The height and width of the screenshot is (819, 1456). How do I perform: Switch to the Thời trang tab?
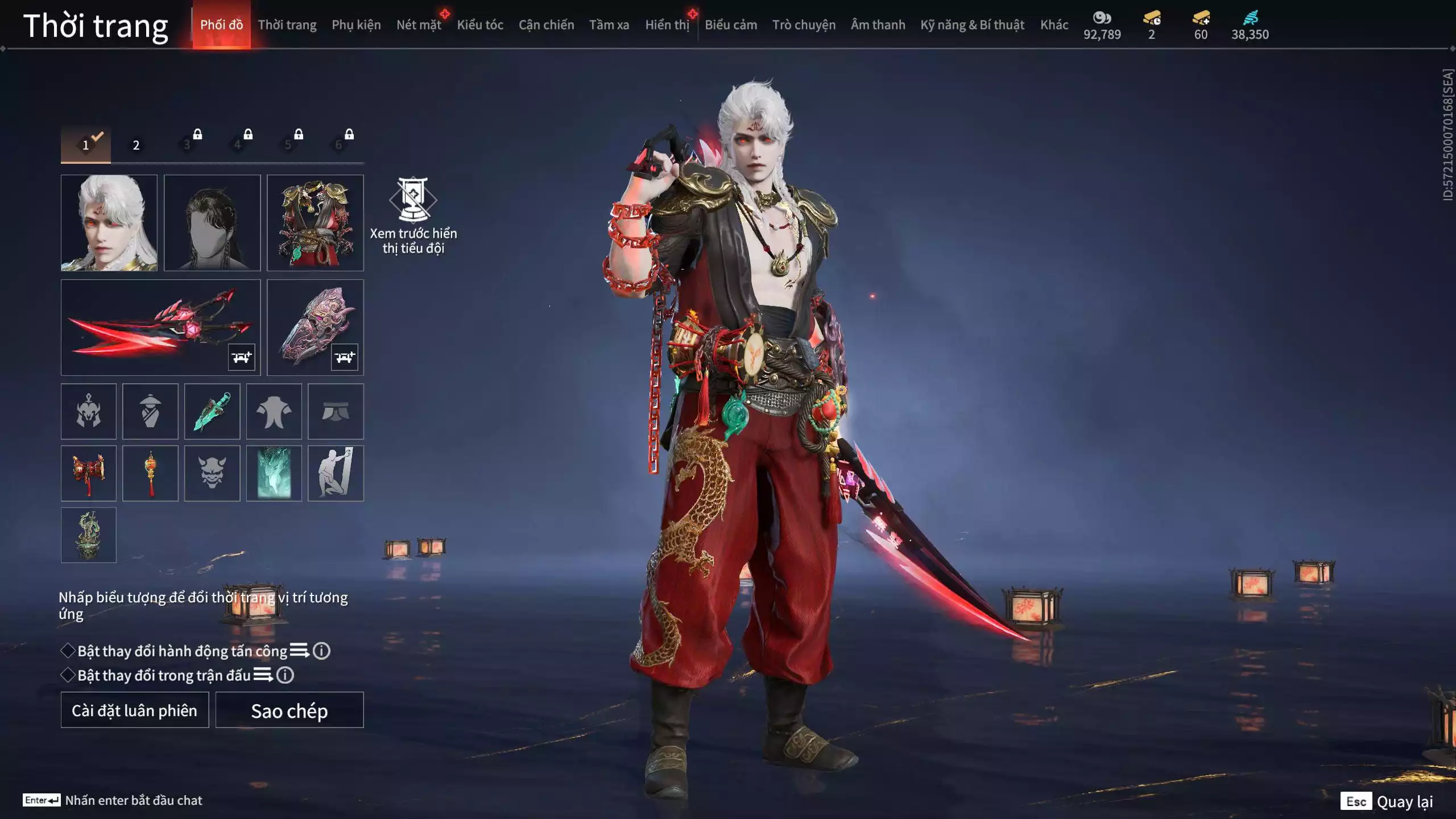pos(287,25)
